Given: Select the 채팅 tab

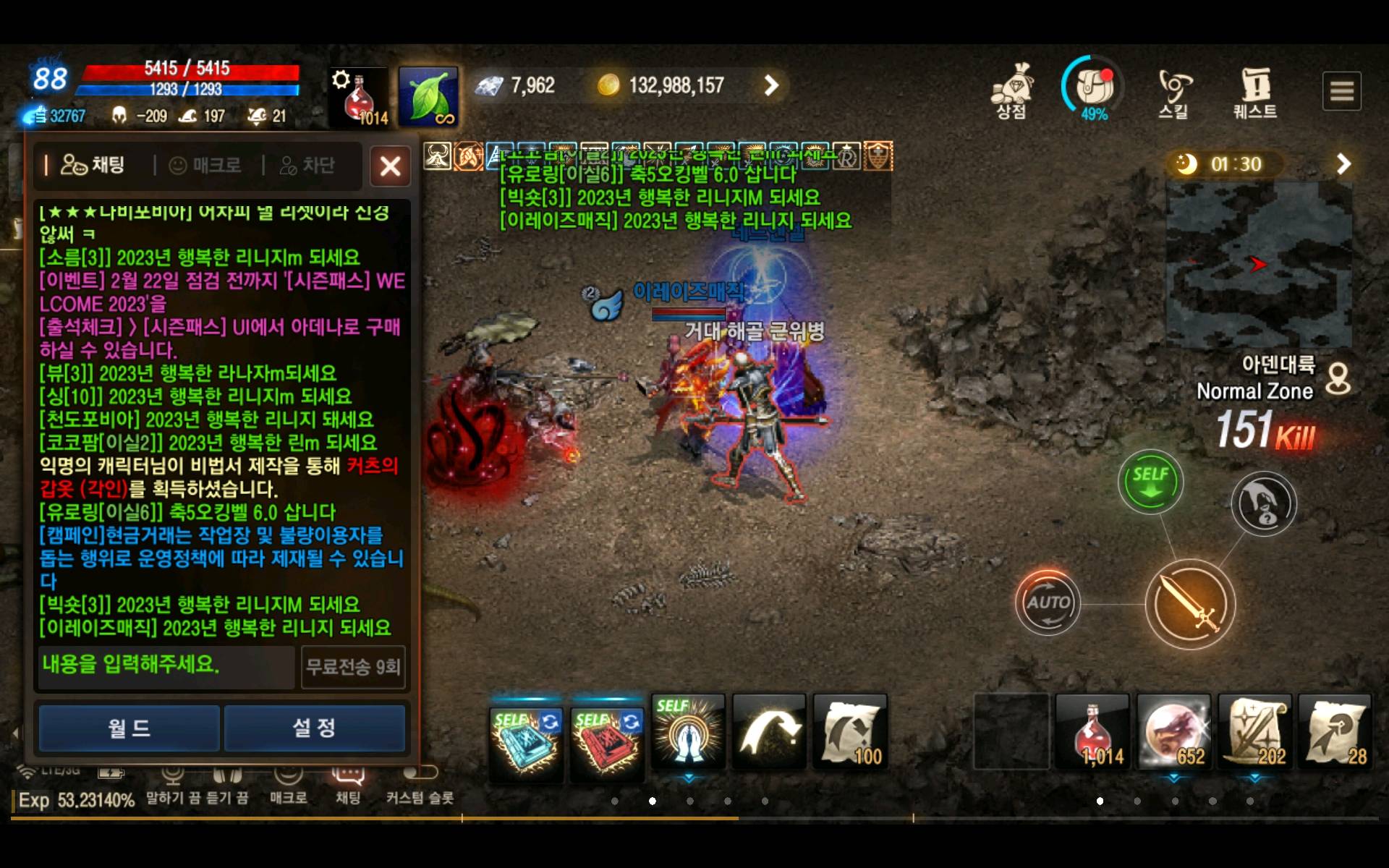Looking at the screenshot, I should [x=93, y=165].
